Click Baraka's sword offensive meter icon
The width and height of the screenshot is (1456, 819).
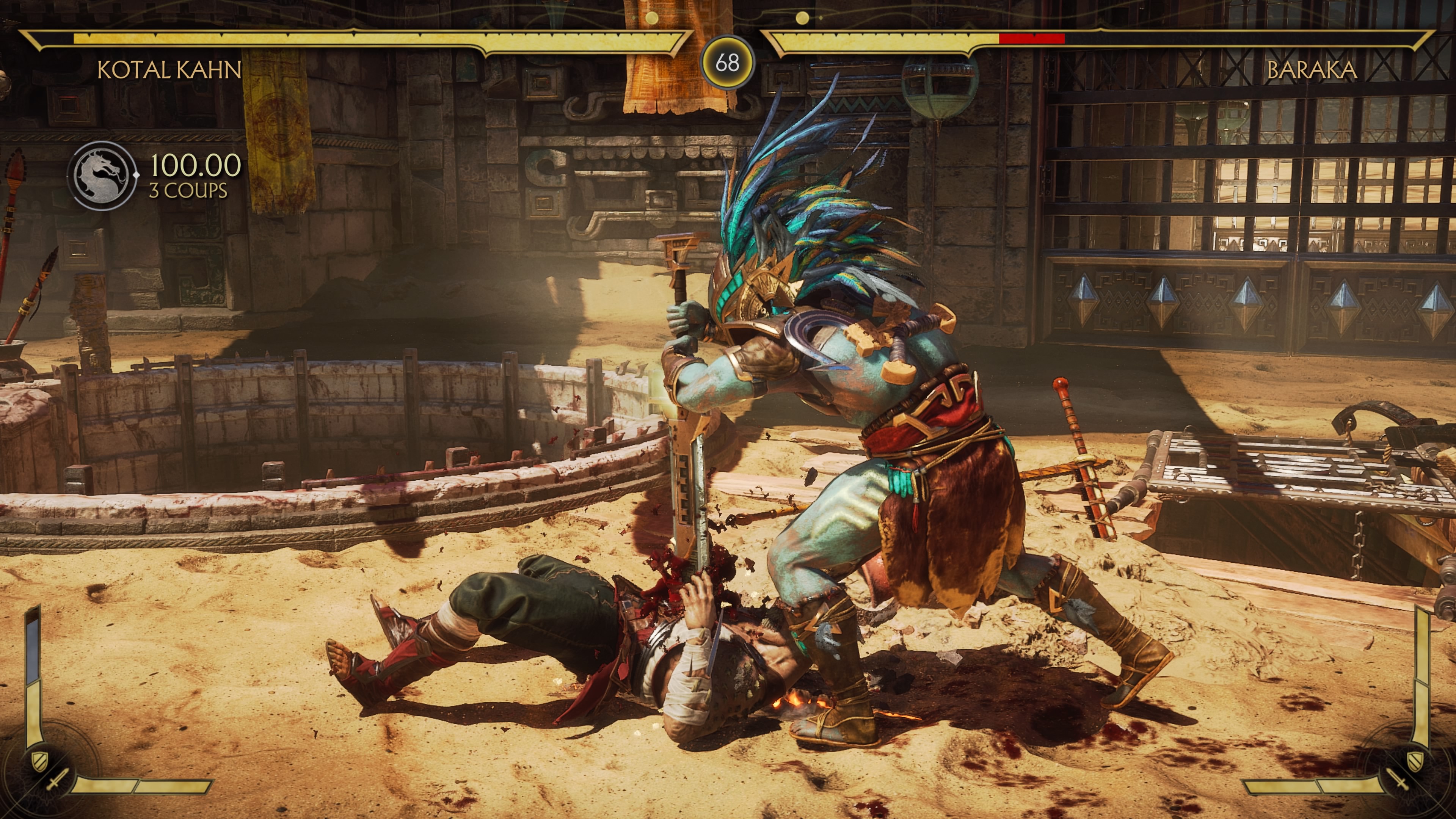(1398, 780)
